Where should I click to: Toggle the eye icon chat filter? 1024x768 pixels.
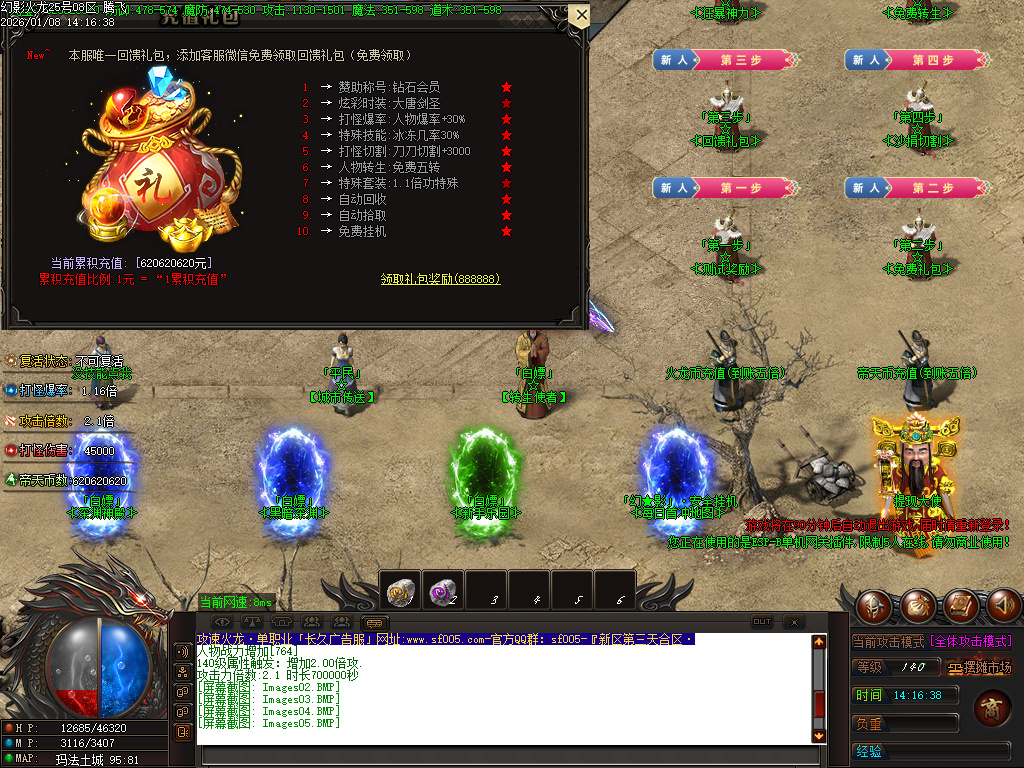[x=222, y=623]
